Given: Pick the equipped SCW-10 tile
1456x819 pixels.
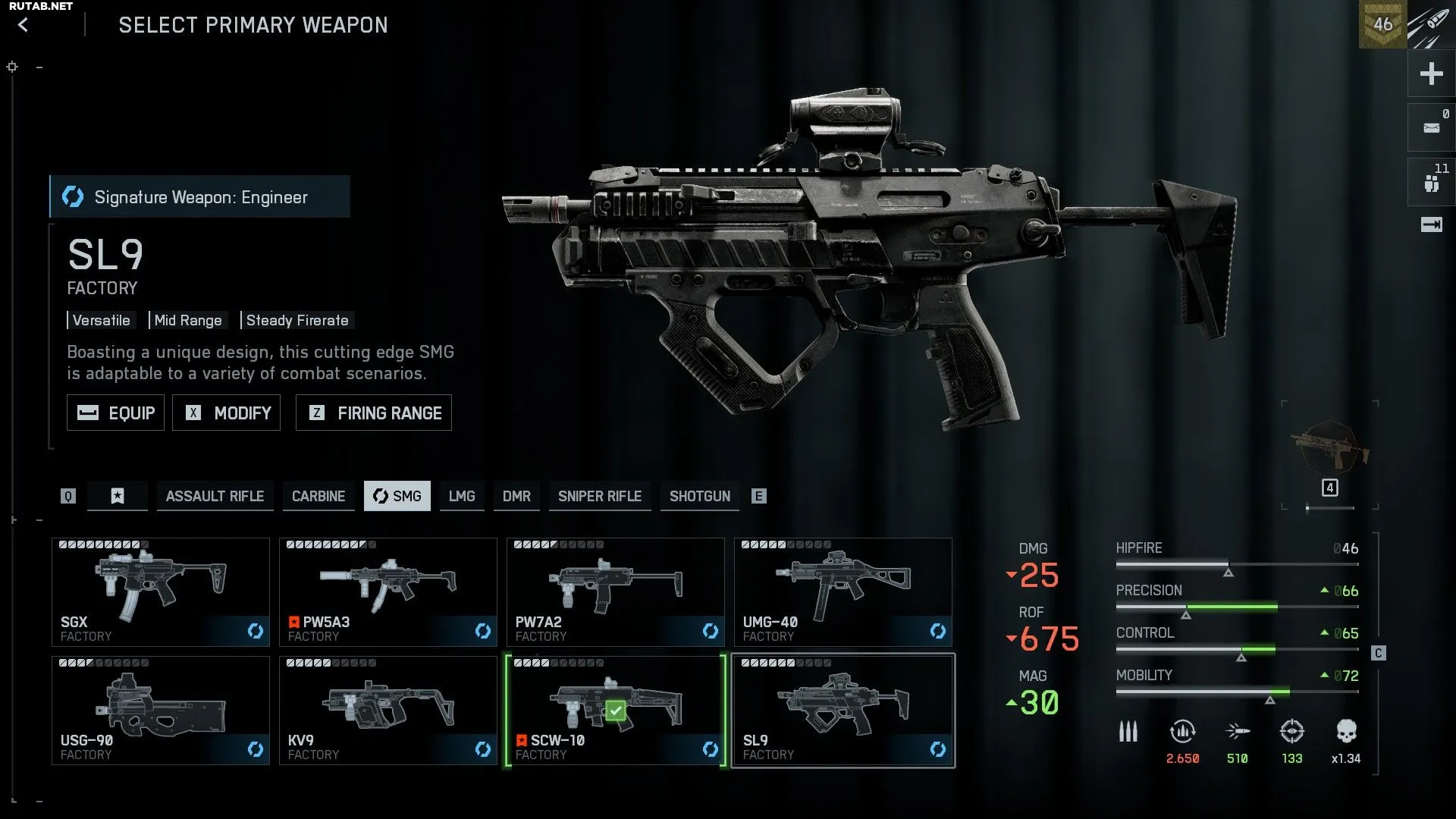Looking at the screenshot, I should coord(616,711).
